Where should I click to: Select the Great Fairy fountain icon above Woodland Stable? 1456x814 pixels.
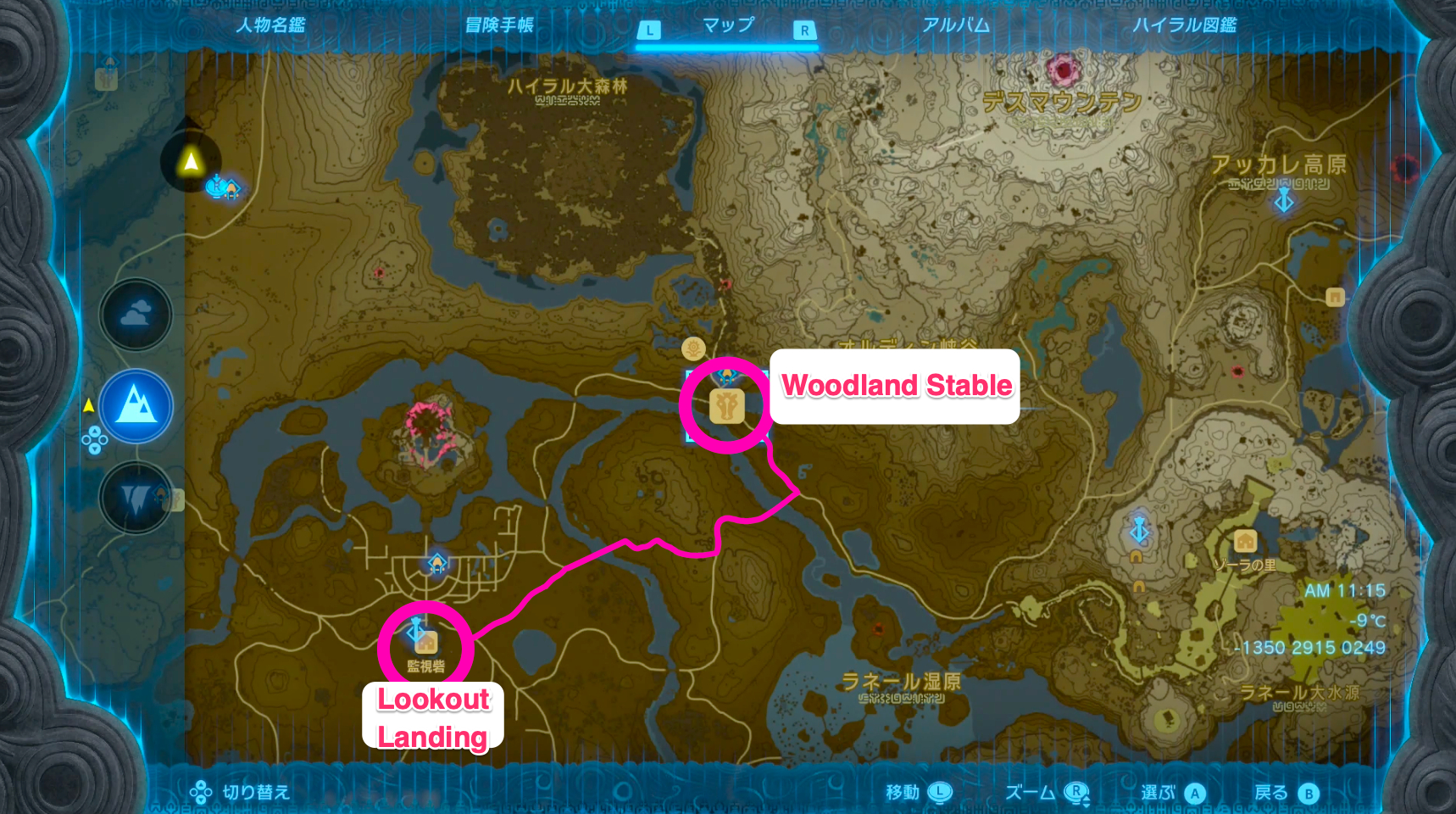pos(693,348)
